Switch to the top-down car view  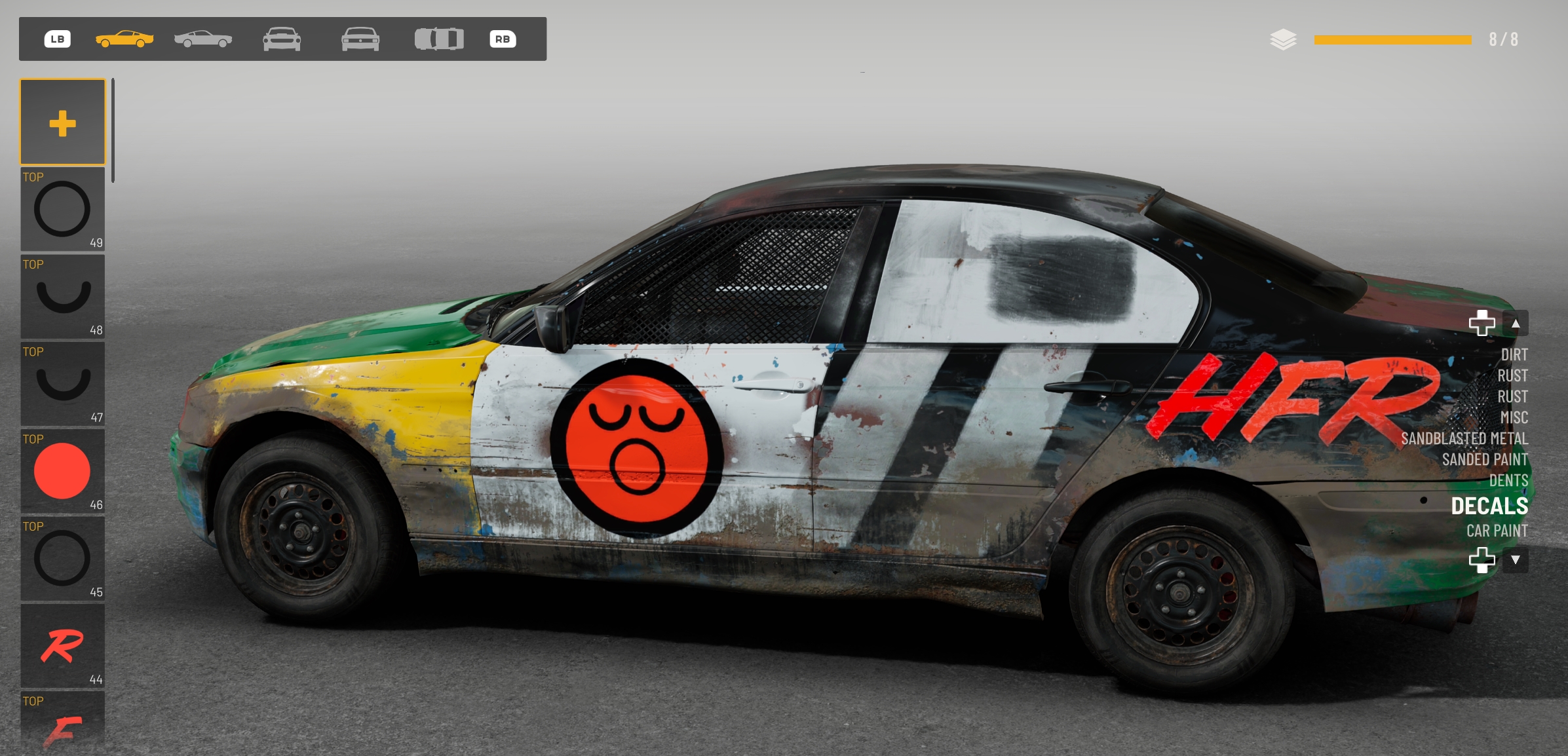click(x=439, y=39)
